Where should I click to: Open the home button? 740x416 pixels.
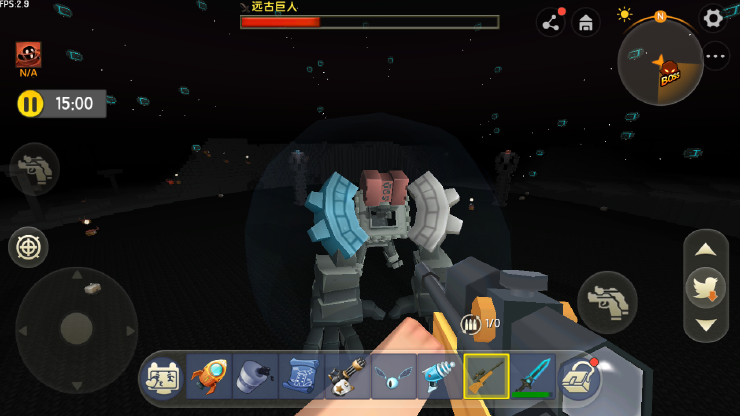585,21
